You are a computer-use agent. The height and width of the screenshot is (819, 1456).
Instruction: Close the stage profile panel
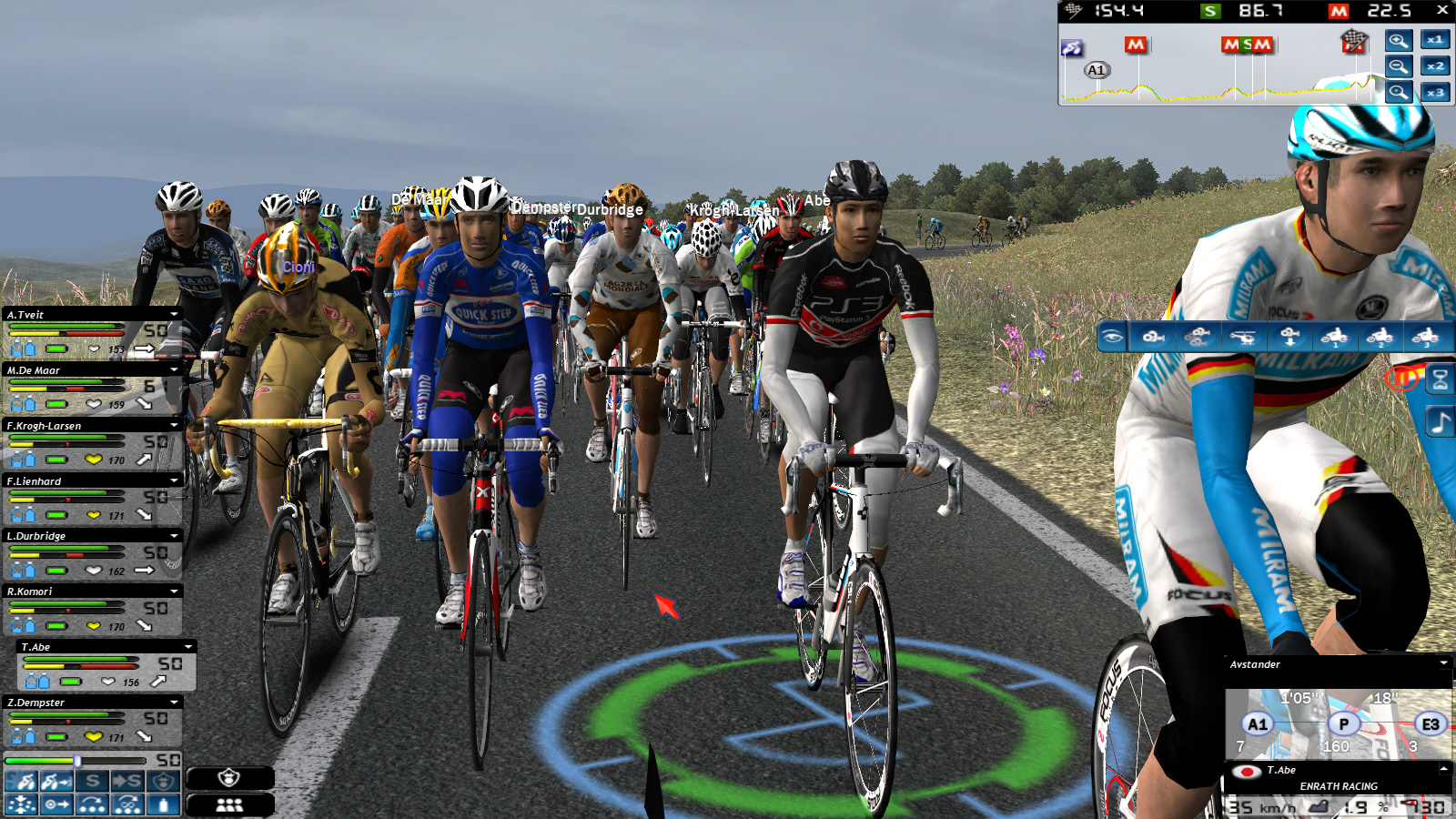click(1442, 10)
